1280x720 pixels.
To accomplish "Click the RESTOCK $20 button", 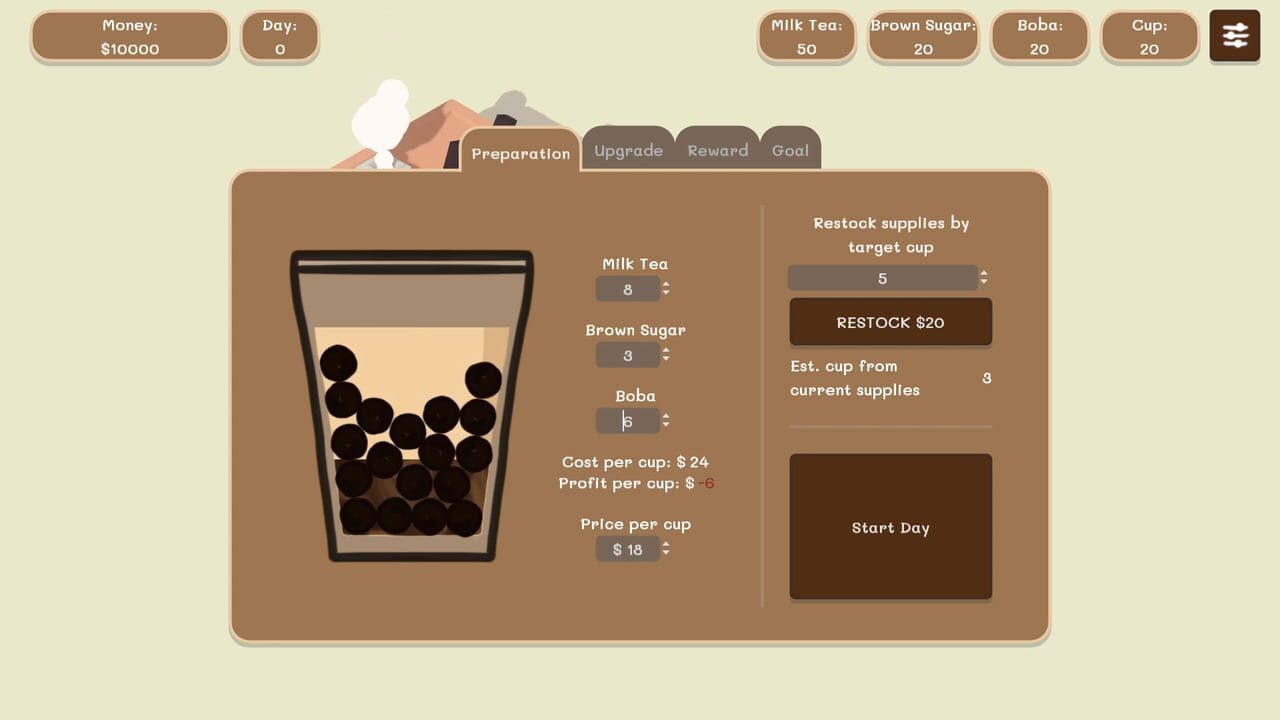I will (890, 322).
